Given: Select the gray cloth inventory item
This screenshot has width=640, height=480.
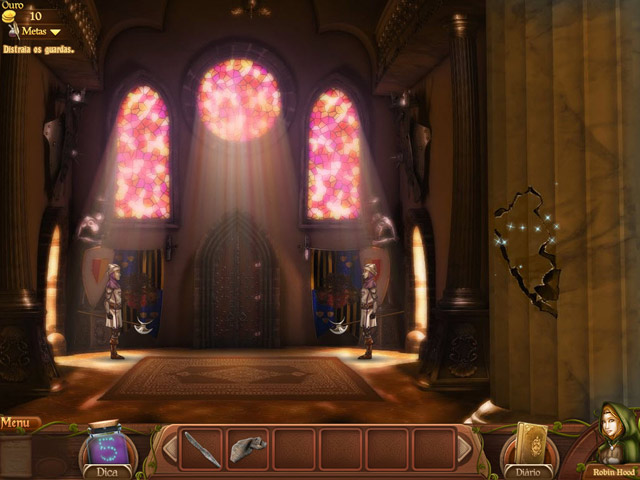Looking at the screenshot, I should tap(248, 449).
